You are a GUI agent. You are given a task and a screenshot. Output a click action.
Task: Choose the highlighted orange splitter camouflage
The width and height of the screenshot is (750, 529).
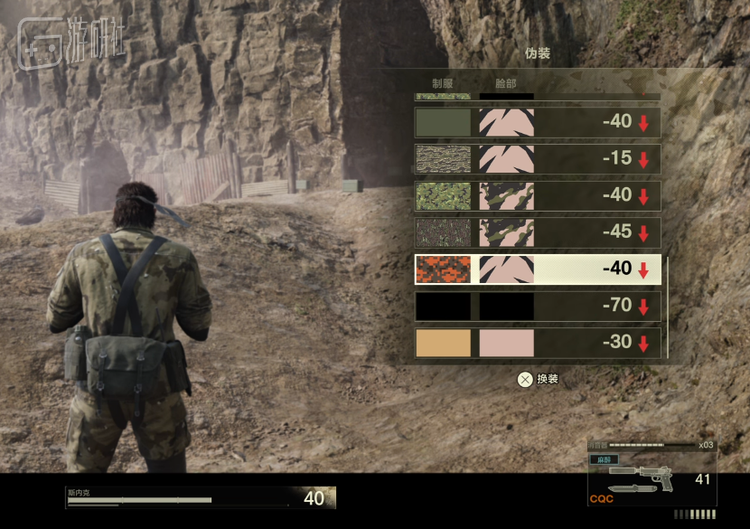pos(537,269)
